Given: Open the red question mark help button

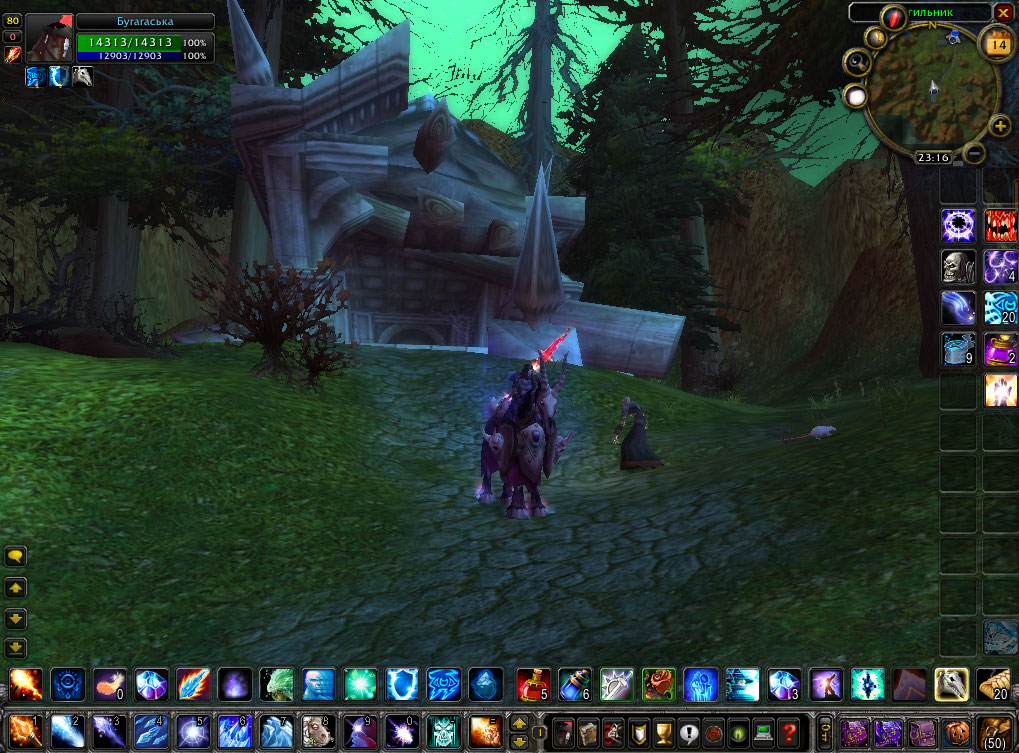Looking at the screenshot, I should [x=790, y=731].
